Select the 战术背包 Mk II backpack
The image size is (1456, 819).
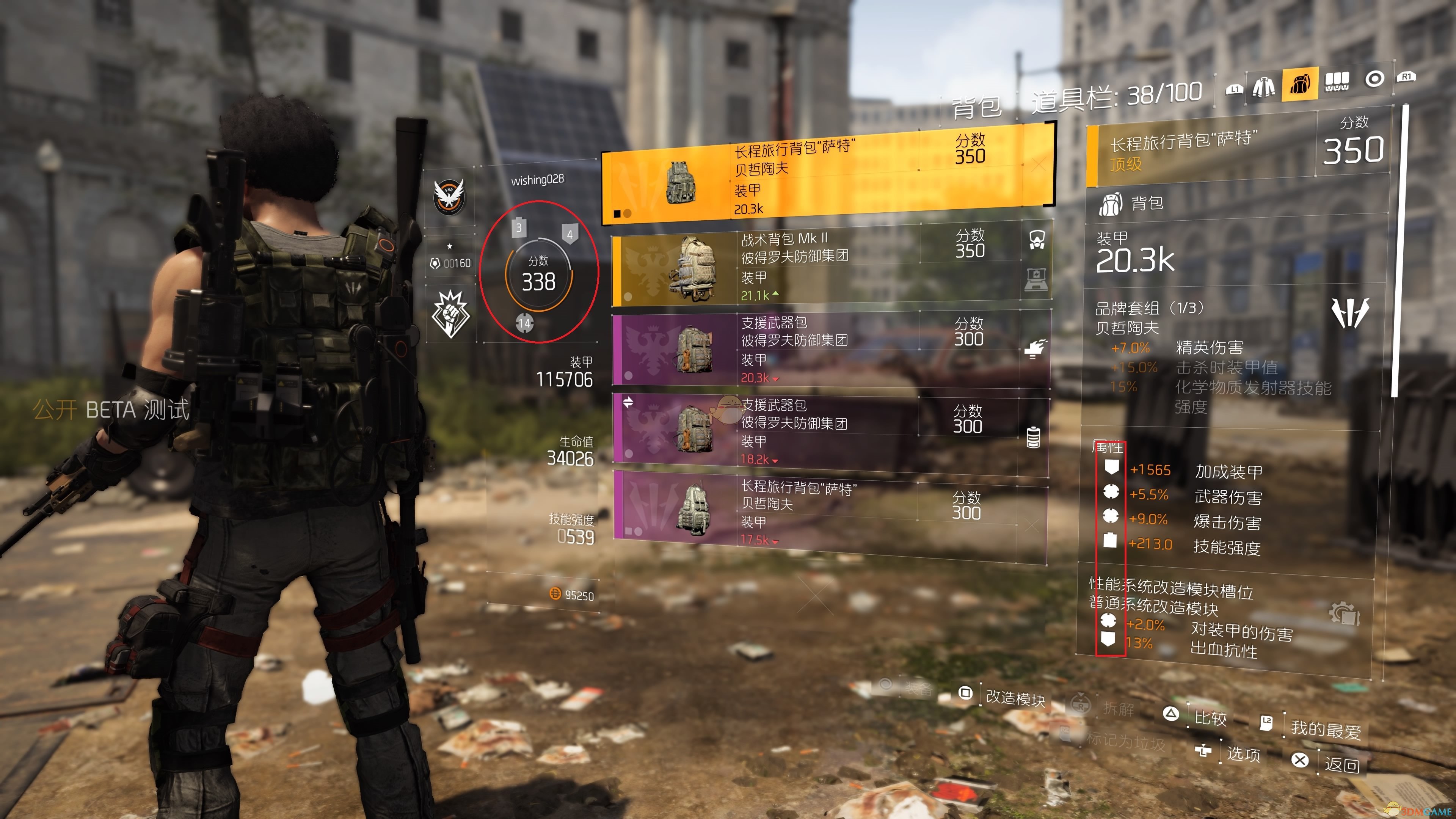pos(831,266)
